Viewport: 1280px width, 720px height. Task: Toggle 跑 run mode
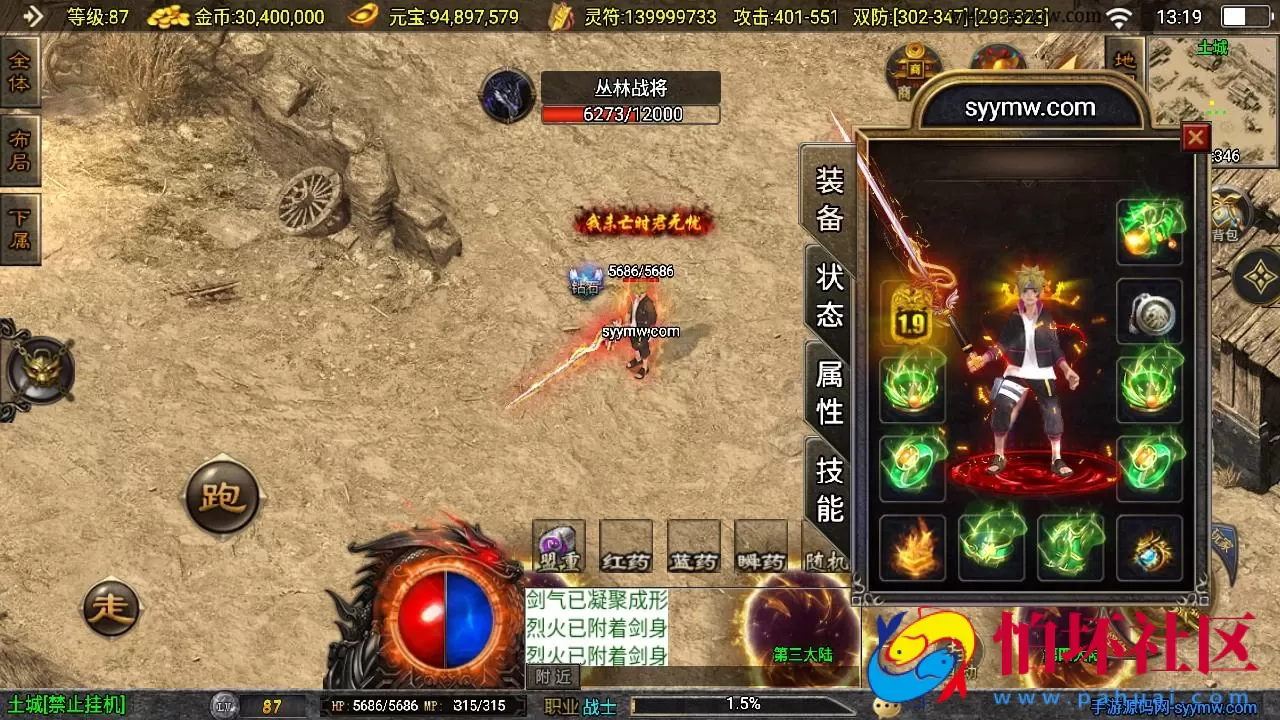220,498
